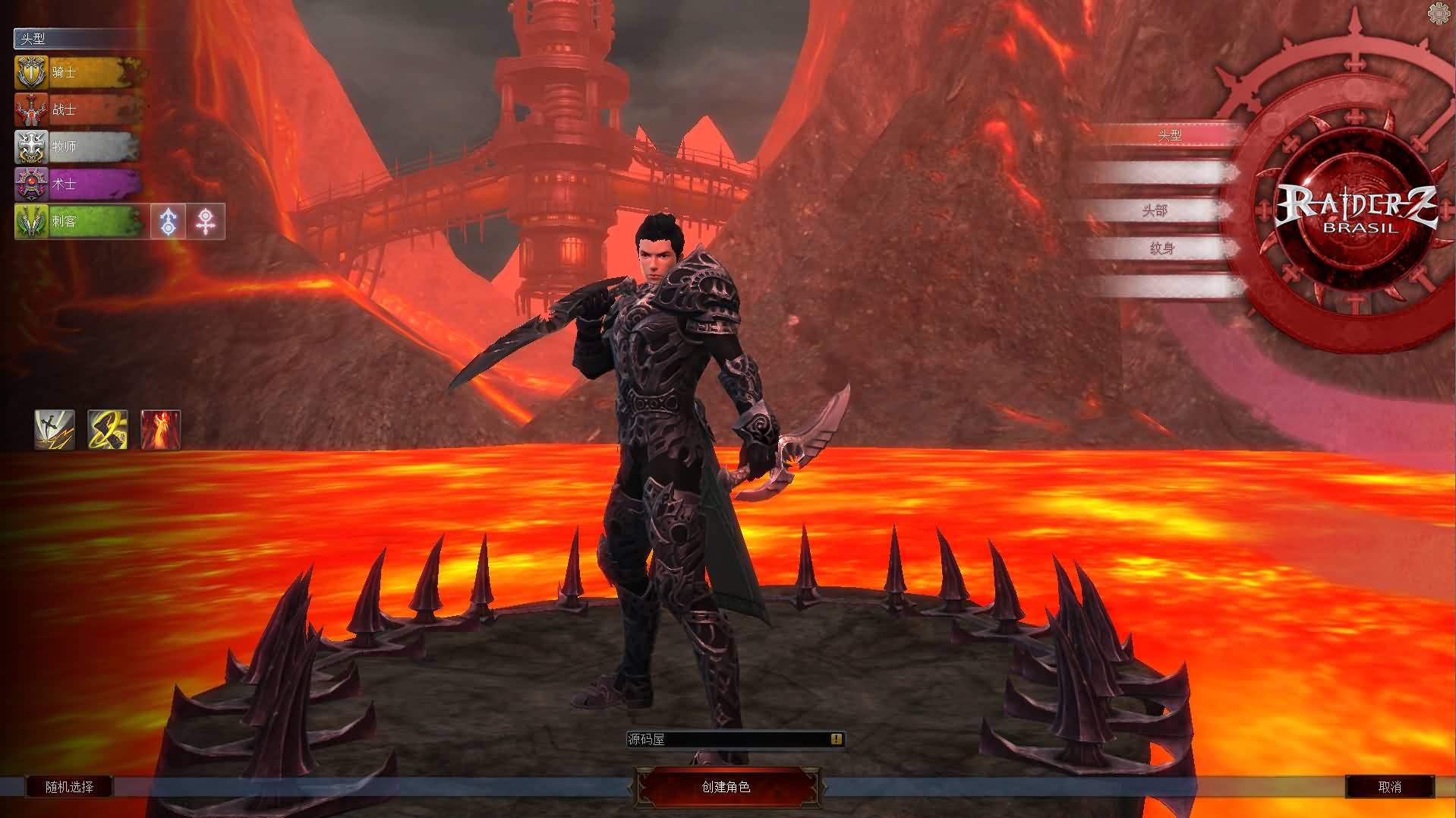
Task: Open the 纹身 tattoo customization tab
Action: [1161, 248]
